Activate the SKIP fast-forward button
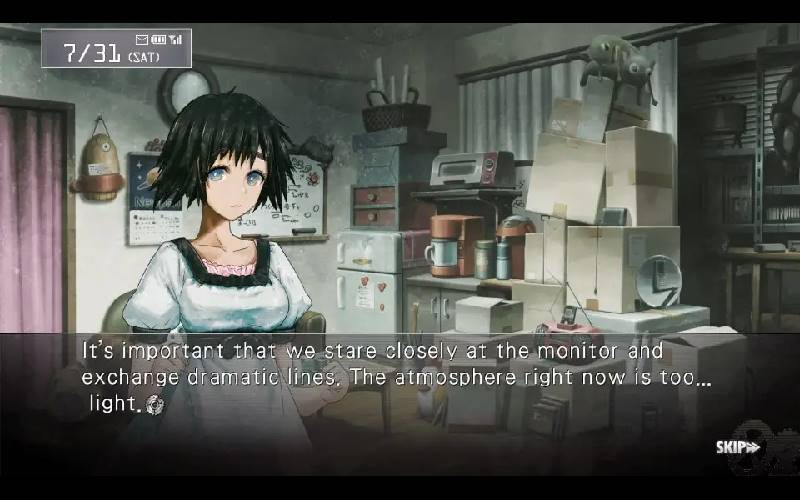800x500 pixels. point(738,446)
